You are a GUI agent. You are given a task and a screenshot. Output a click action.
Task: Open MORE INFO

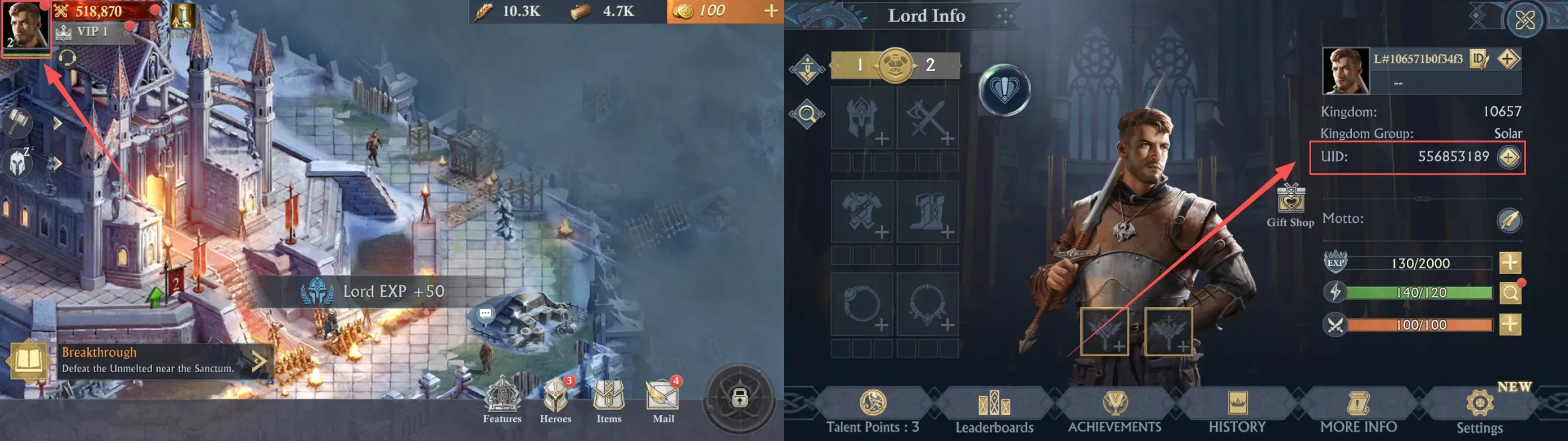click(1358, 412)
